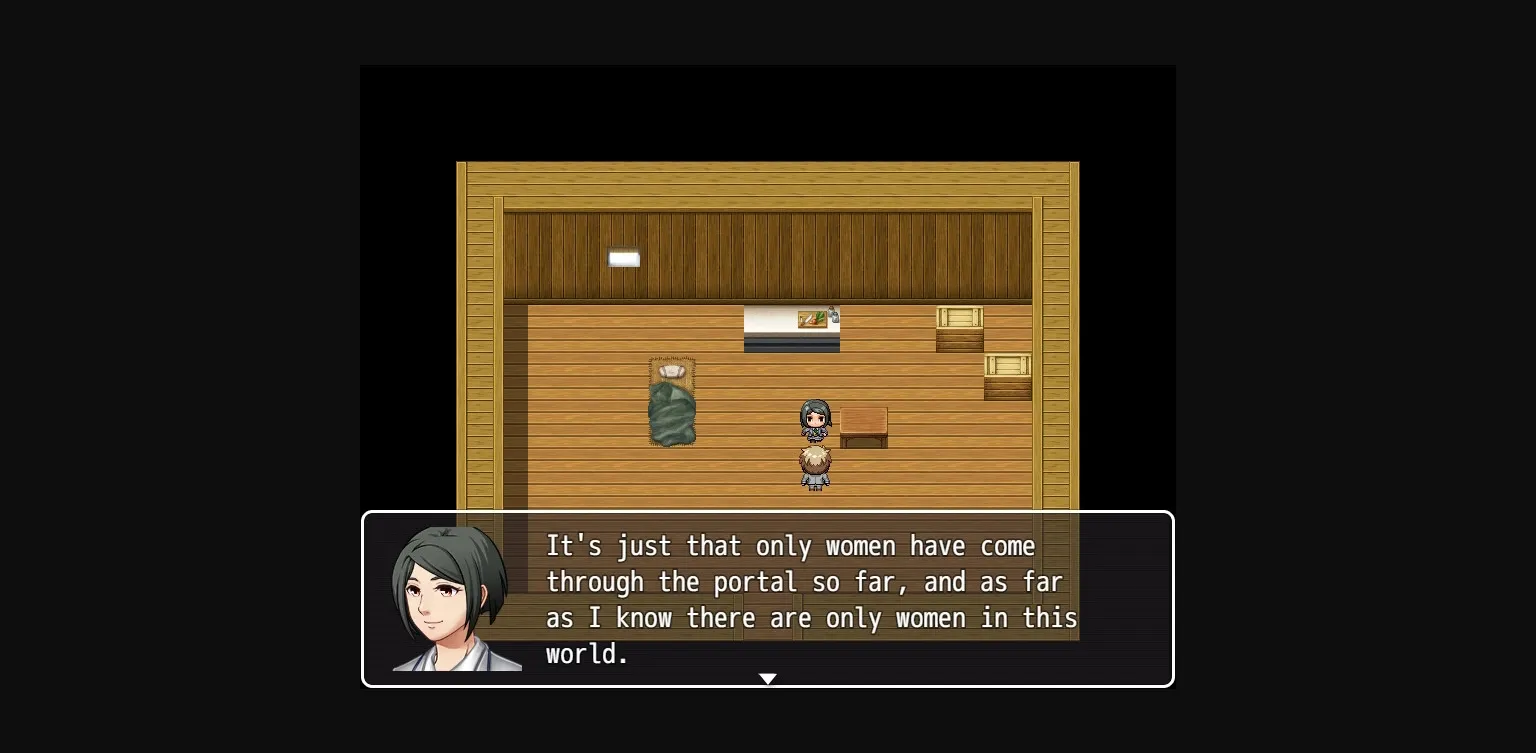
Task: Click the bed with the green blanket
Action: click(671, 410)
